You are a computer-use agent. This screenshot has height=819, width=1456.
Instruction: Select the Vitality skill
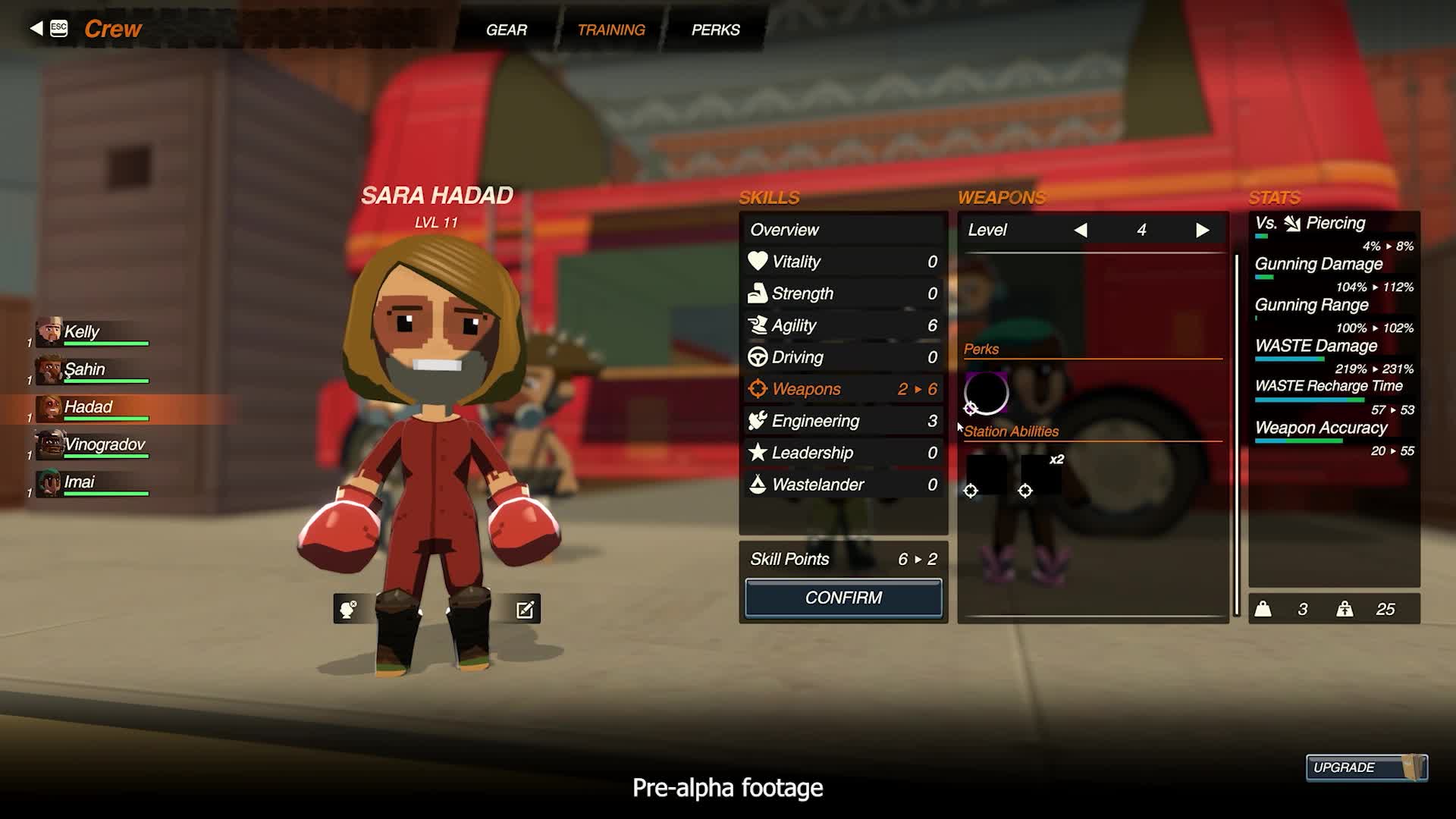[843, 262]
